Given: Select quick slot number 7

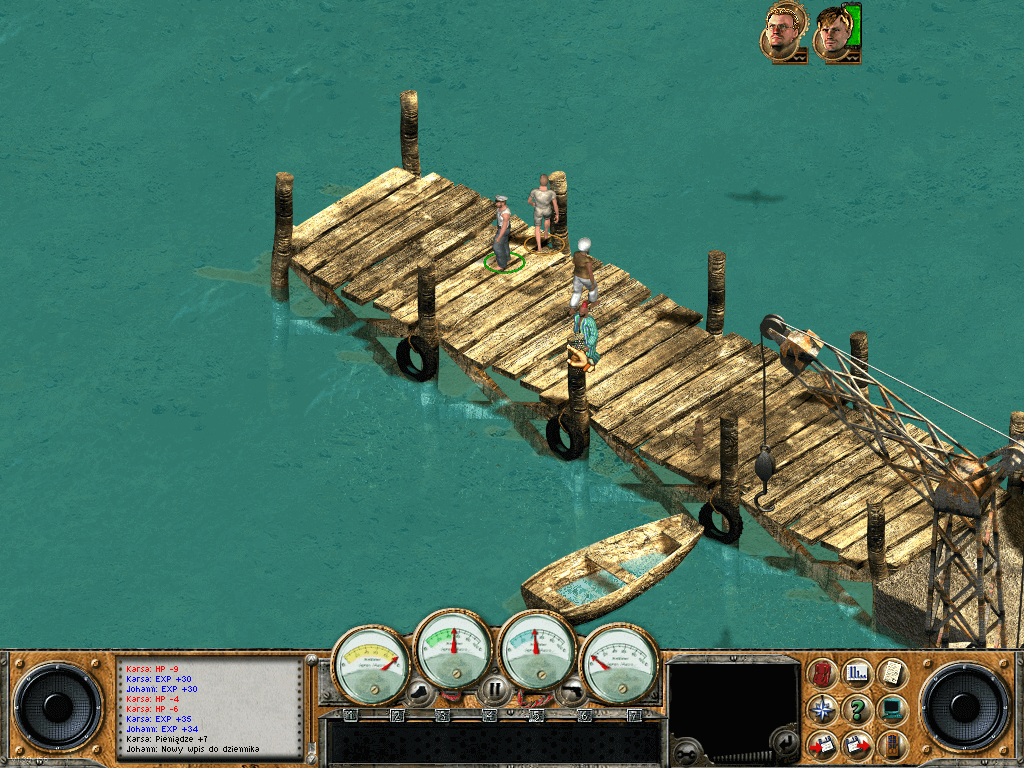Looking at the screenshot, I should click(x=633, y=715).
